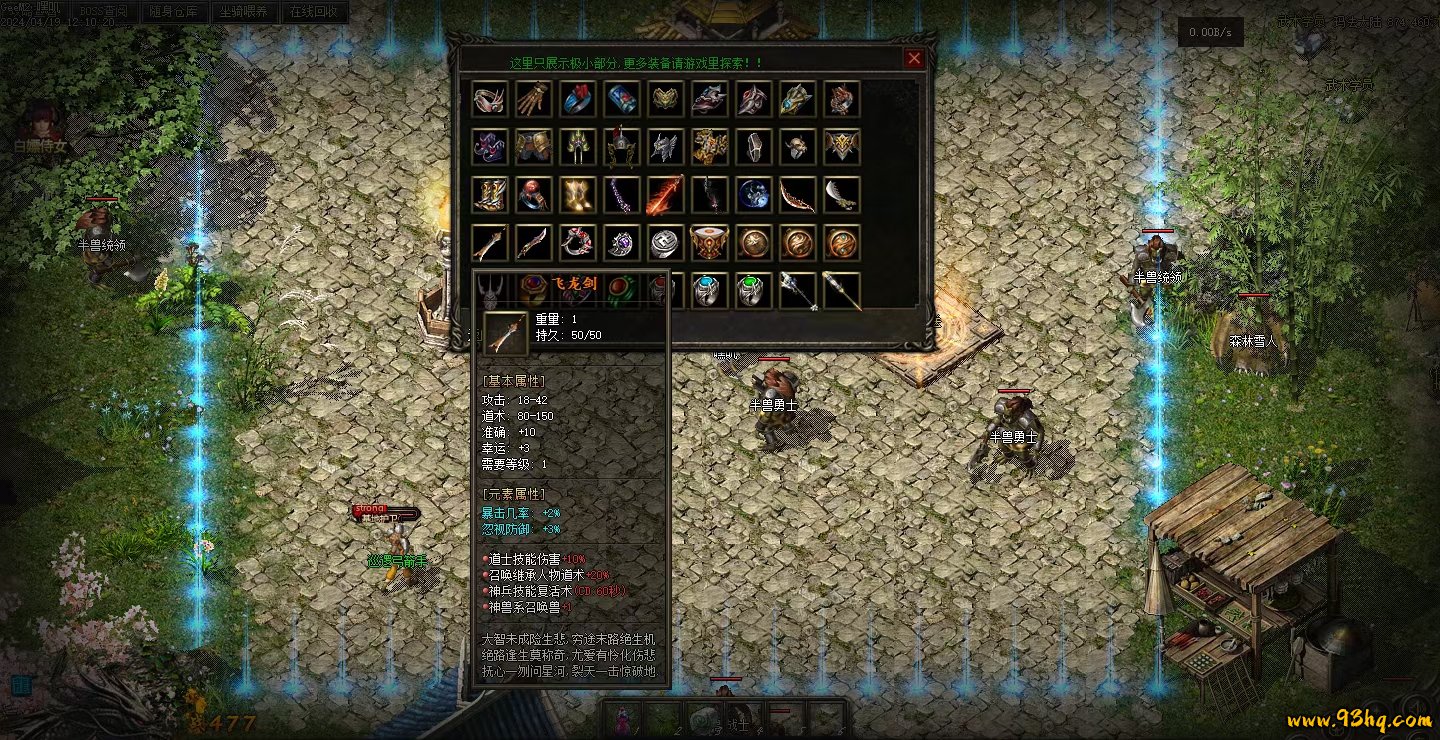Select the golden-tipped spear item
Viewport: 1440px width, 740px height.
click(842, 291)
